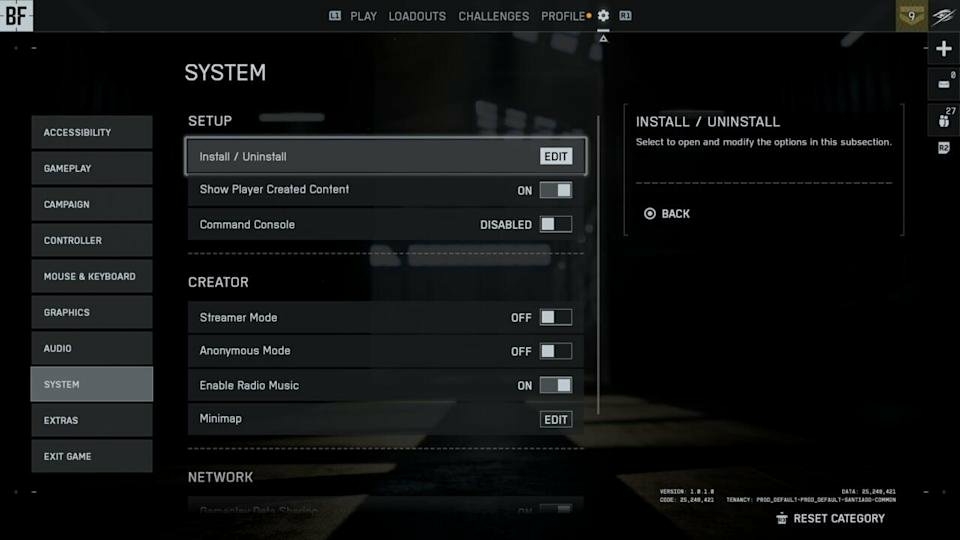Turn on Streamer Mode
The width and height of the screenshot is (960, 540).
click(556, 317)
